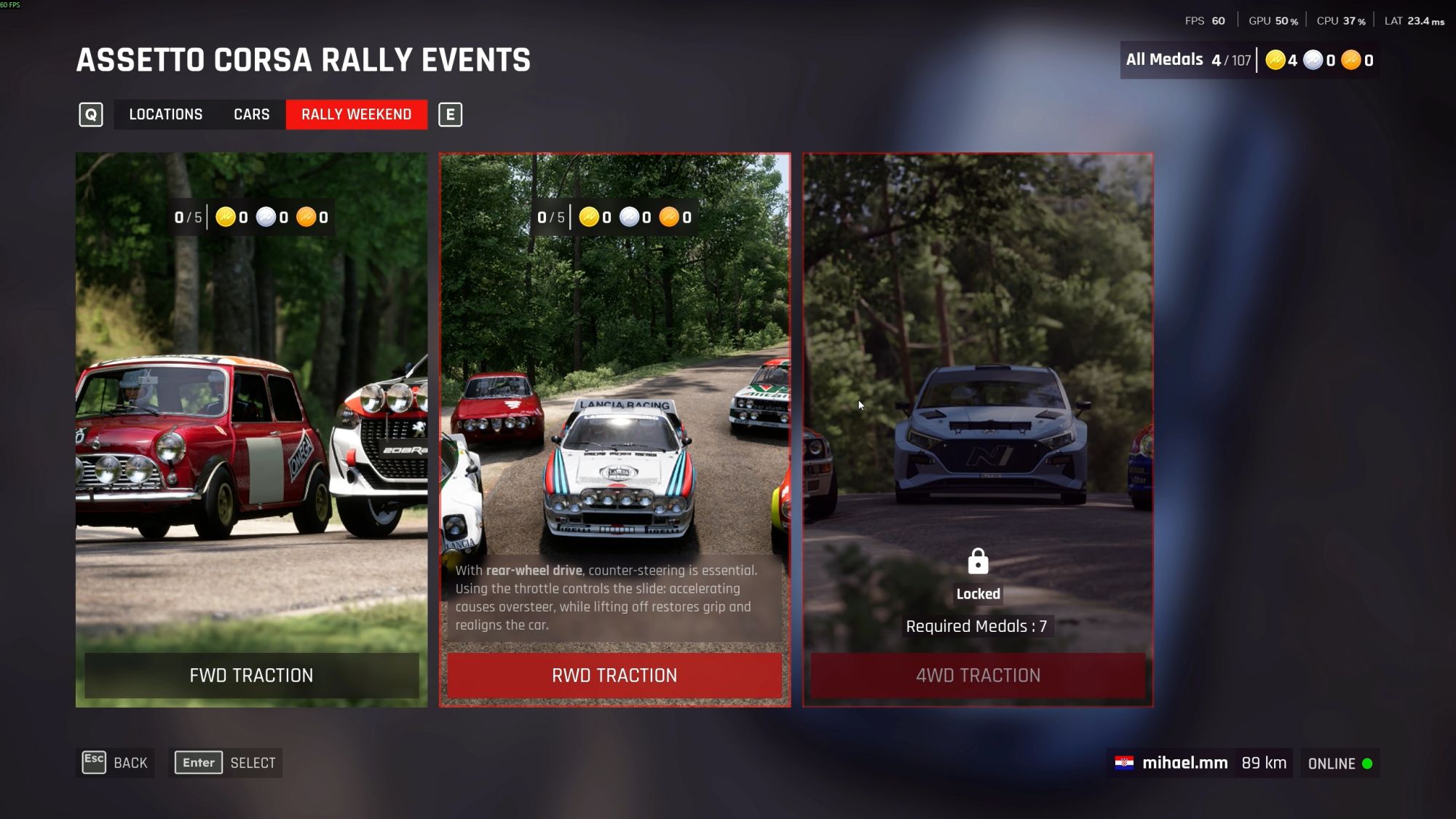Confirm with the Select button
Viewport: 1456px width, 819px height.
point(226,763)
